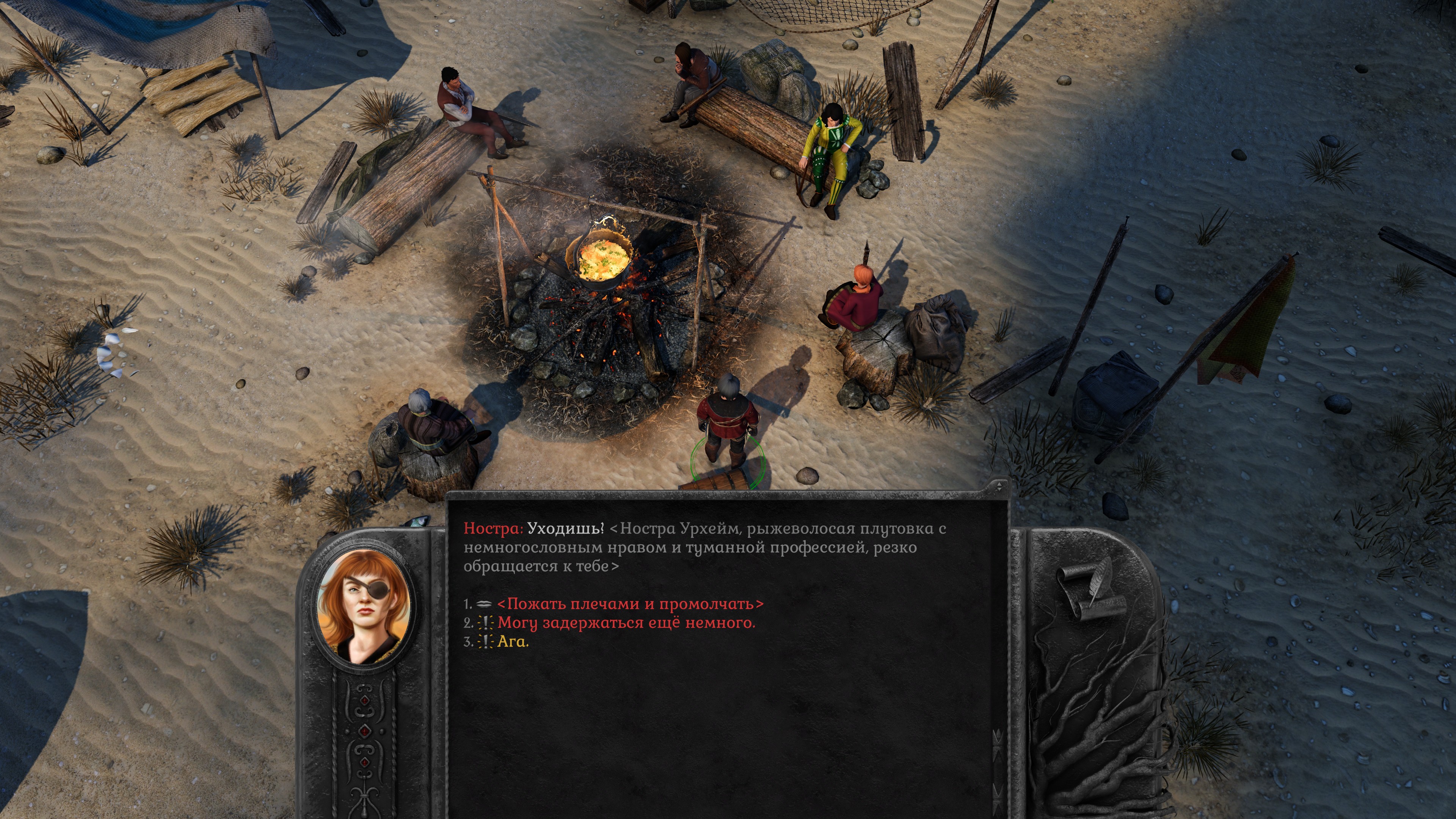Choose the reply to shrug and stay silent

630,604
